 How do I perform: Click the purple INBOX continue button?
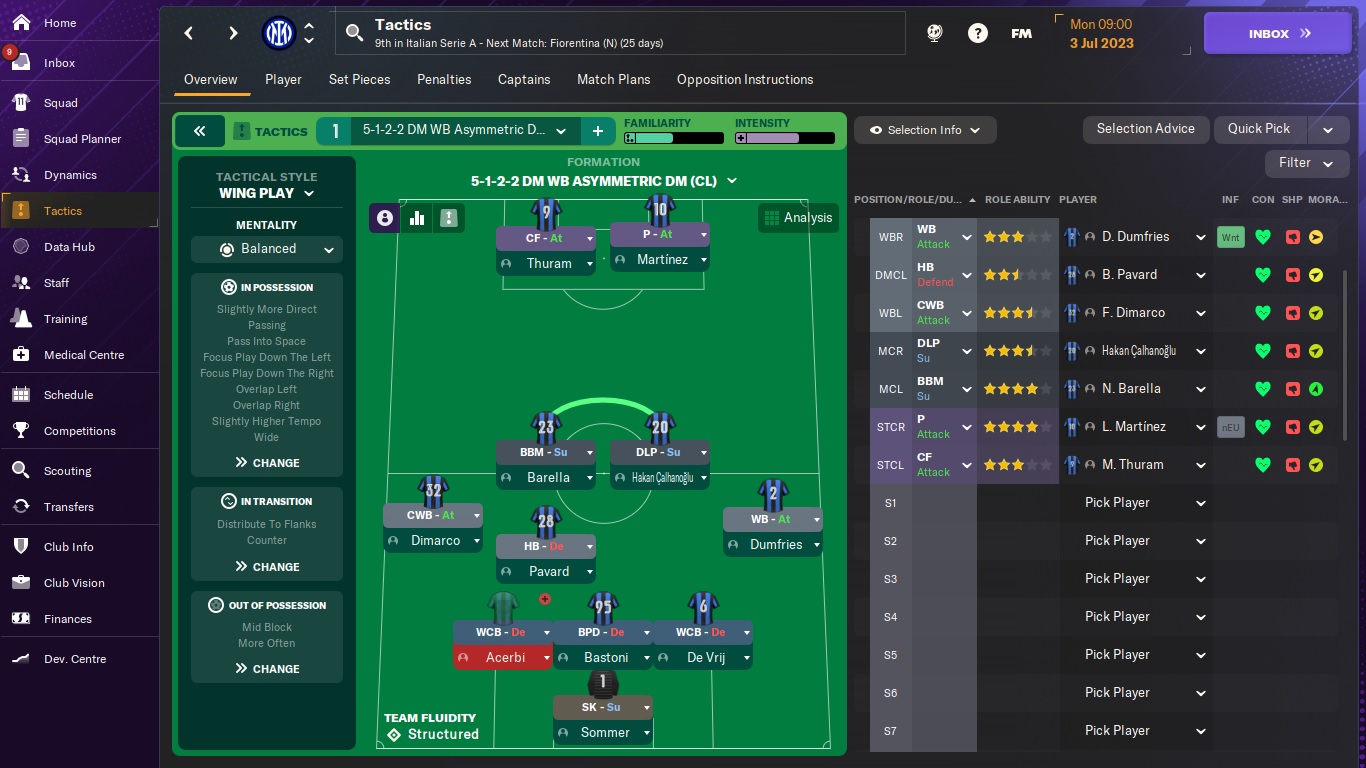[1278, 33]
